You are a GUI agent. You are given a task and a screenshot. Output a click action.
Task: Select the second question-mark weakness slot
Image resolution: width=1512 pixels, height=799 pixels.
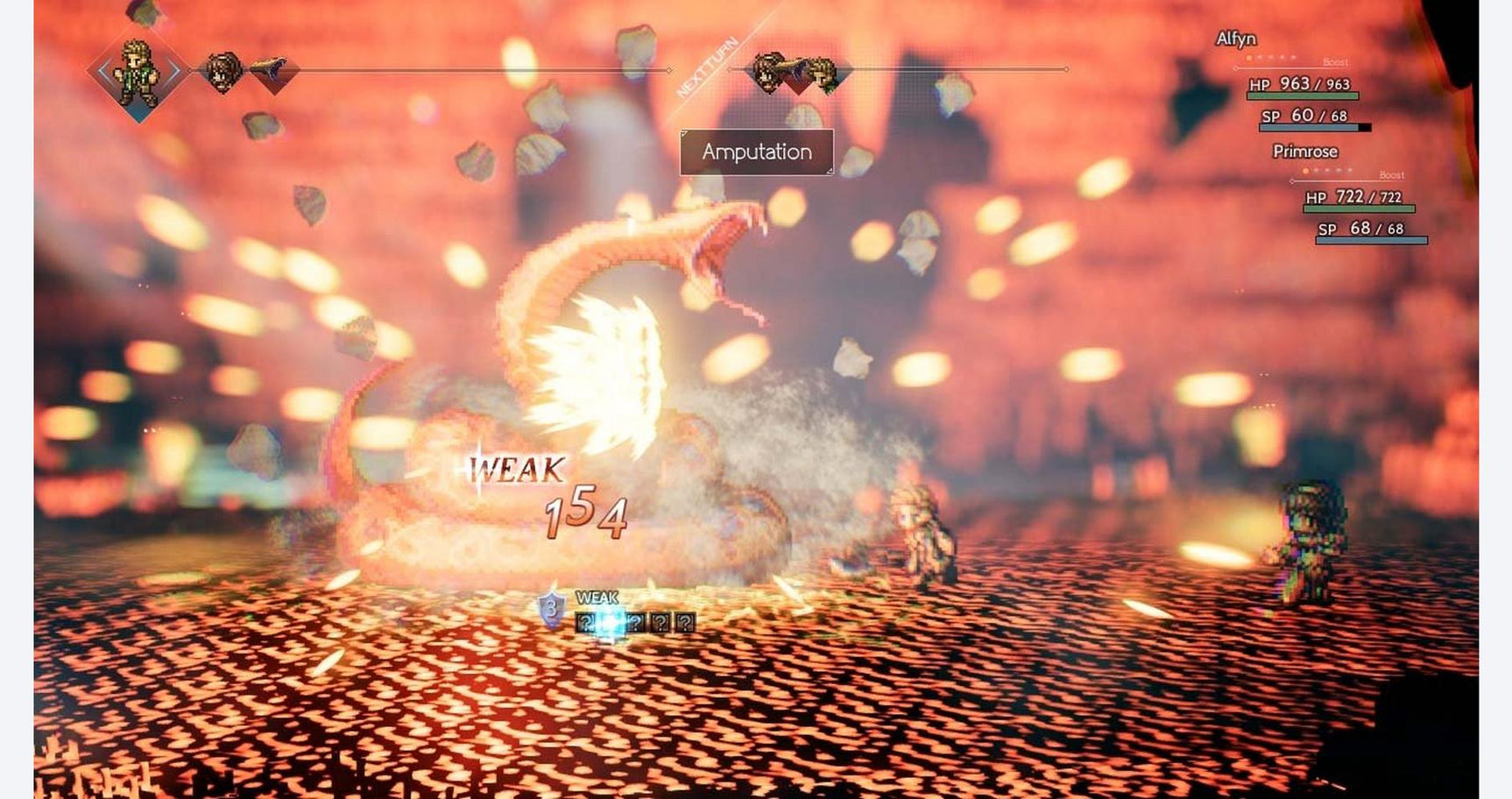coord(636,624)
